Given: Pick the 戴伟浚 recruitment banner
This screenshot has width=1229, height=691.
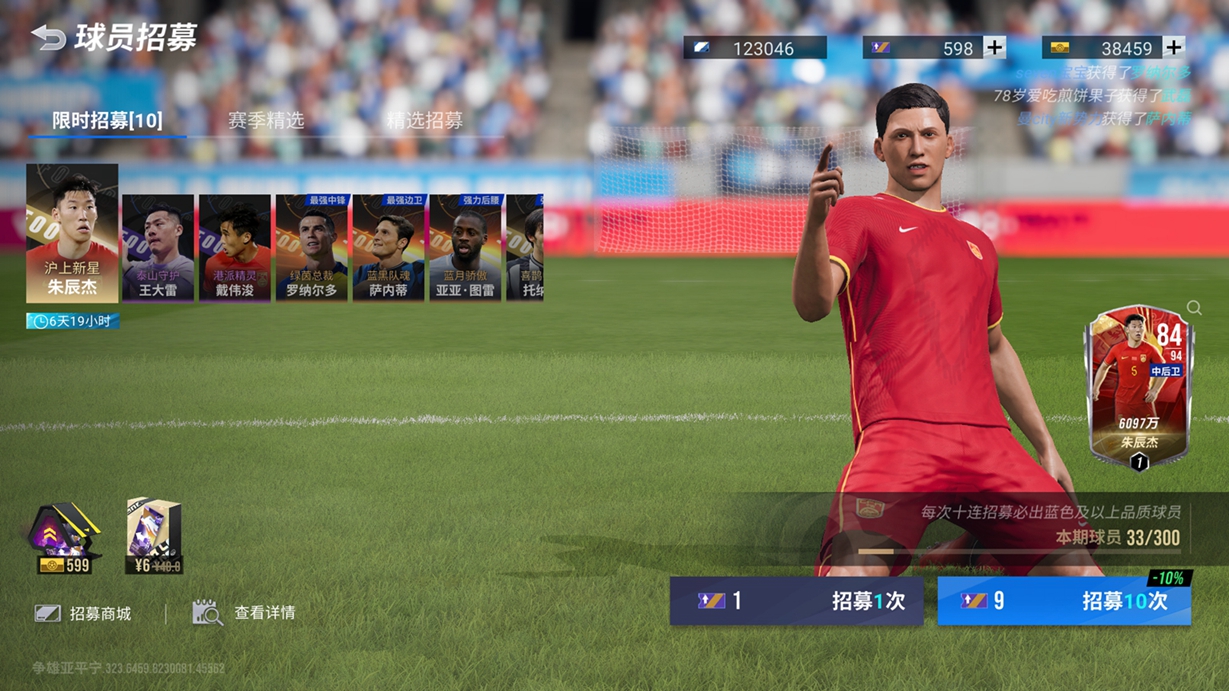Looking at the screenshot, I should (235, 248).
